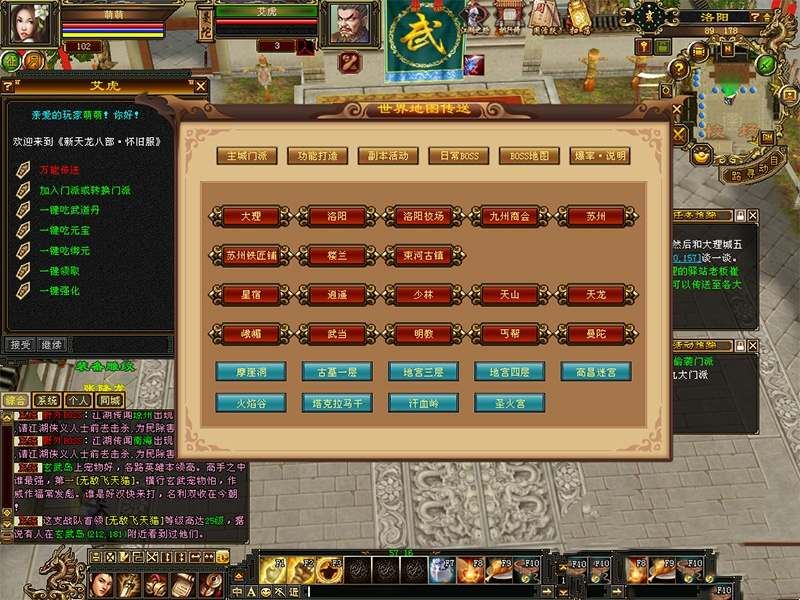Screen dimensions: 800x600
Task: Show the 日常BOSS category
Action: pyautogui.click(x=458, y=156)
